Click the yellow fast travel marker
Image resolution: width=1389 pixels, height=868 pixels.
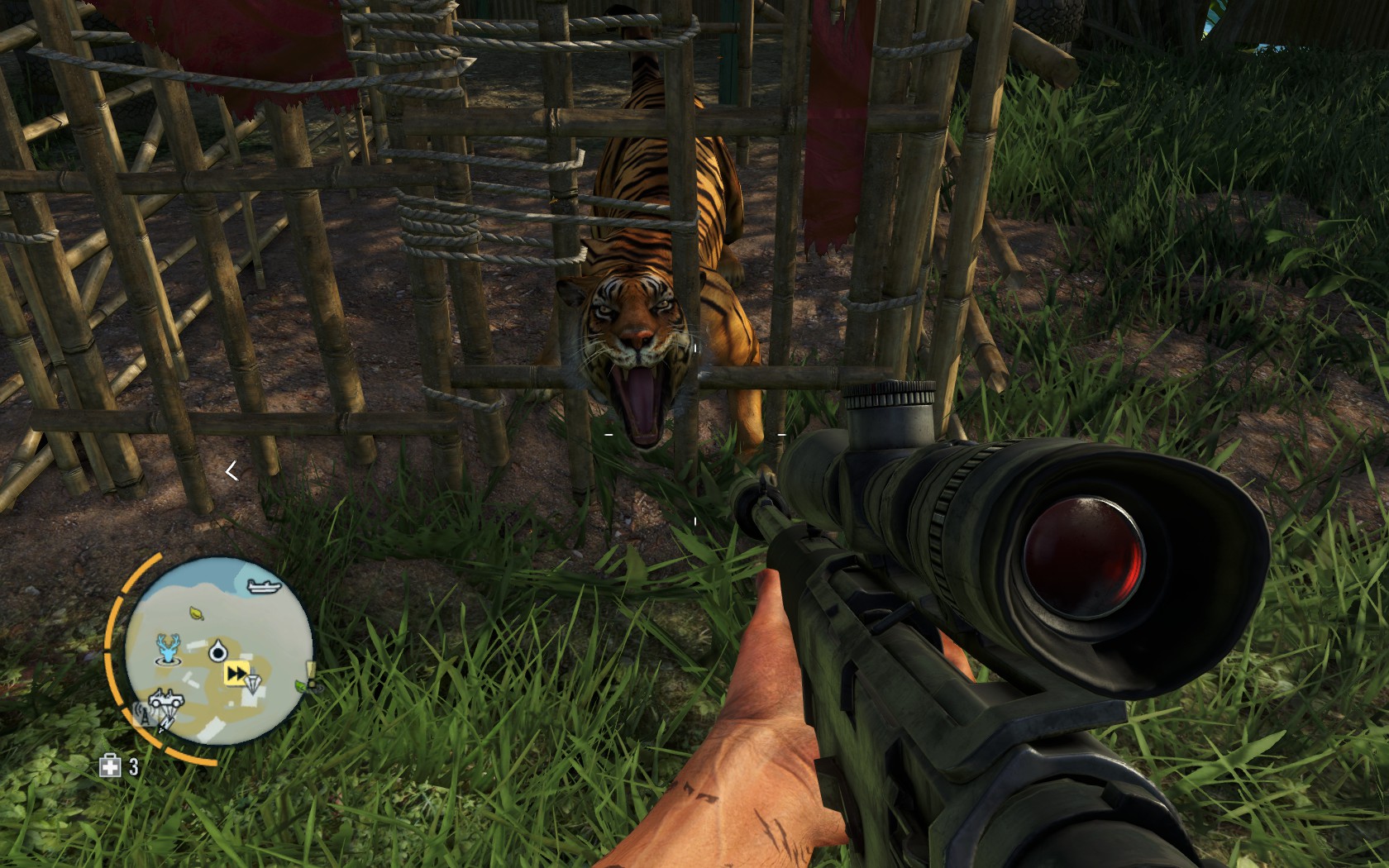[x=236, y=674]
